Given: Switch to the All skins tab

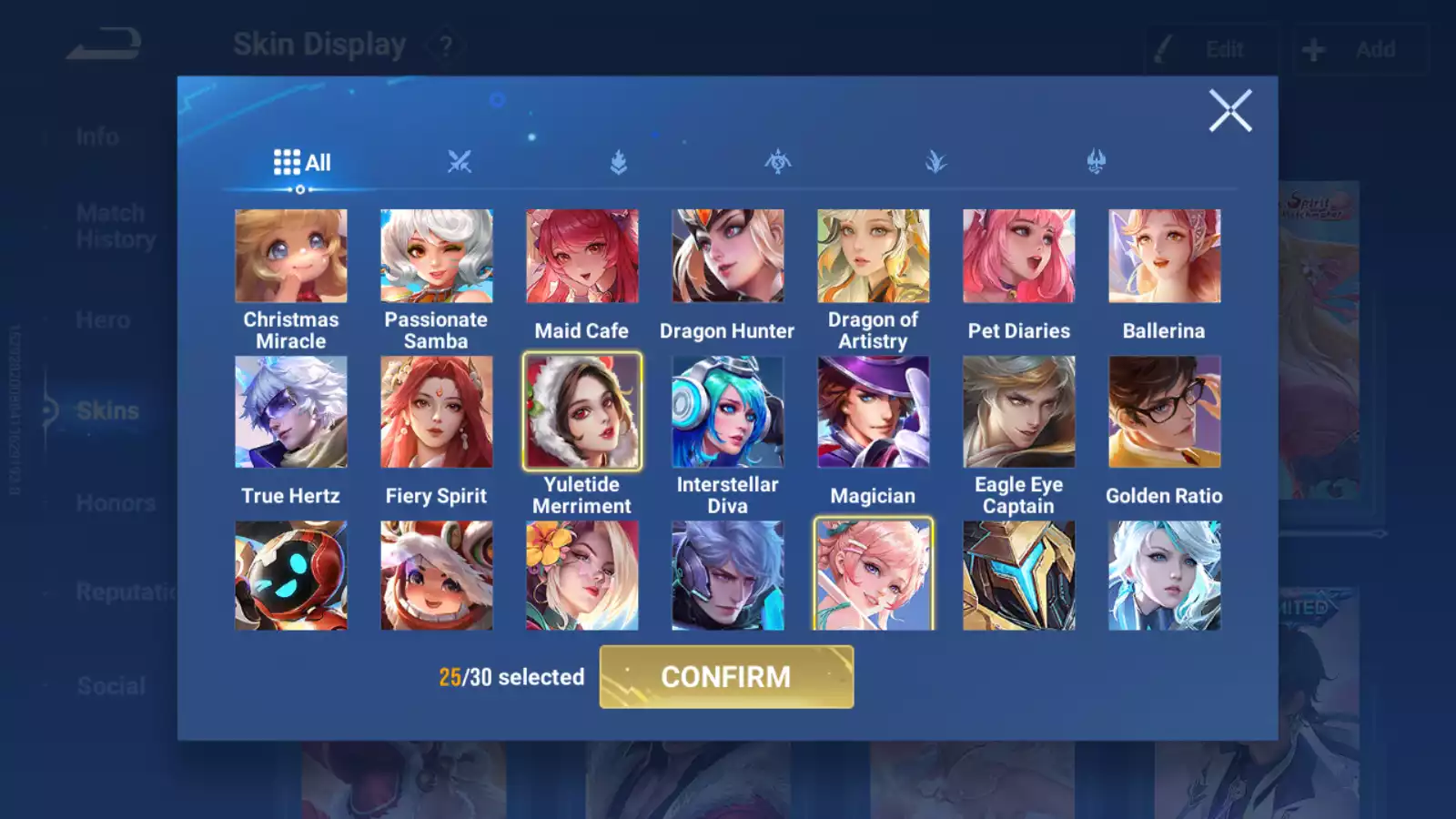Looking at the screenshot, I should click(302, 163).
